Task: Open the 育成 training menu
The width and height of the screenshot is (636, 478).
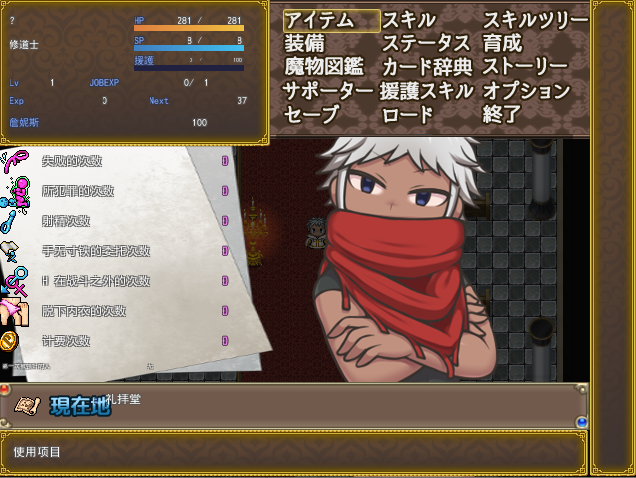Action: pyautogui.click(x=503, y=44)
